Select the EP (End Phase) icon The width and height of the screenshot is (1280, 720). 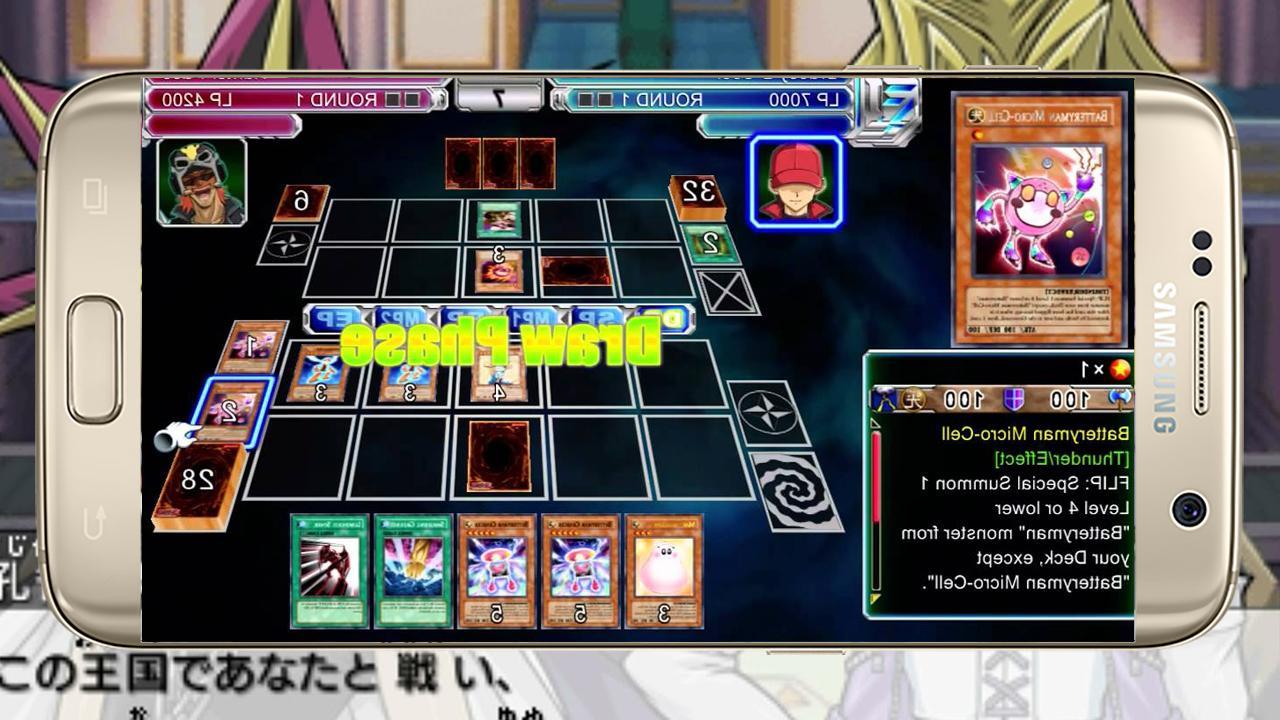(x=335, y=318)
